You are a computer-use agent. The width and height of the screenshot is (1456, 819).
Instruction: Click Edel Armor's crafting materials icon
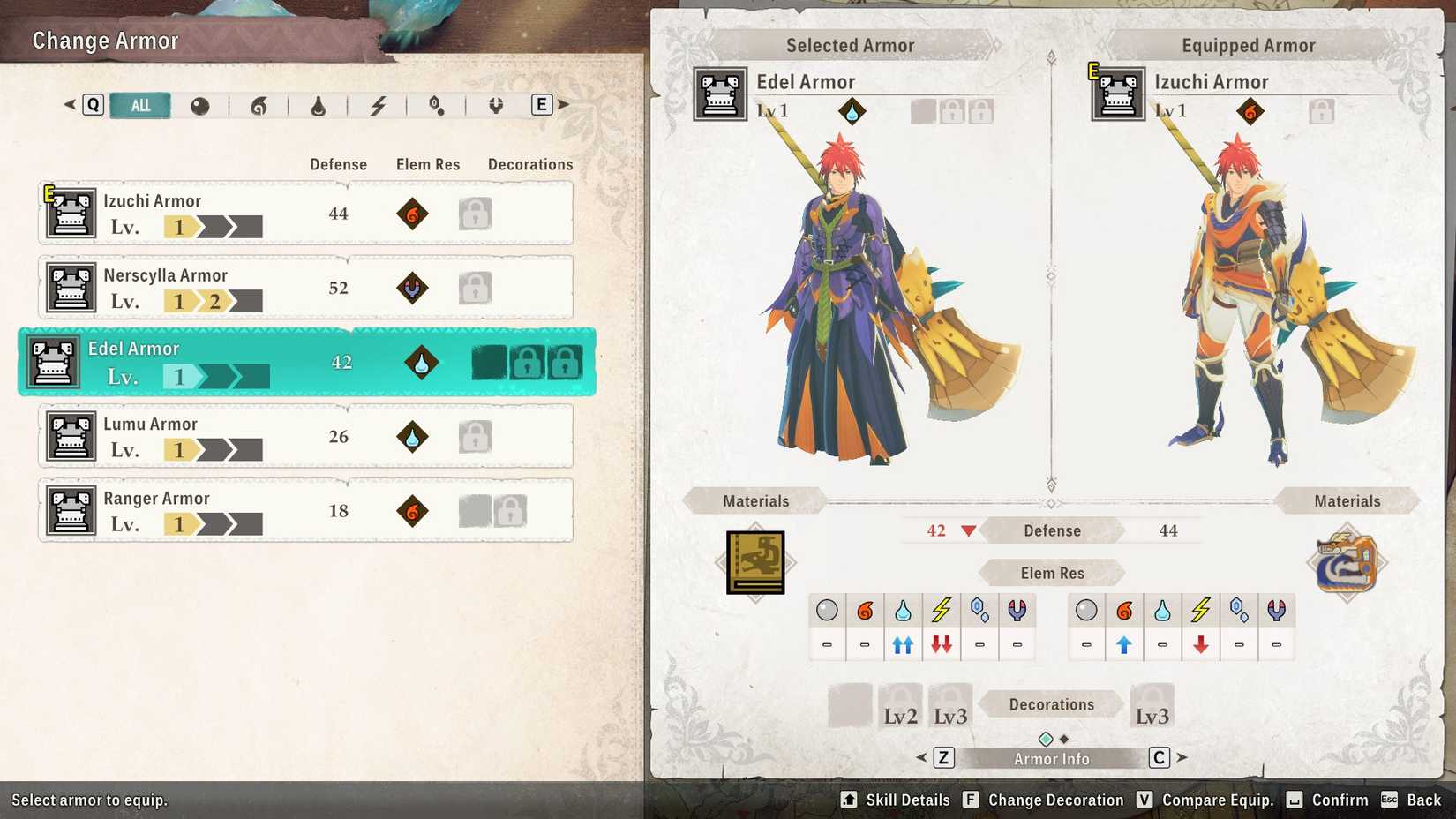coord(754,562)
